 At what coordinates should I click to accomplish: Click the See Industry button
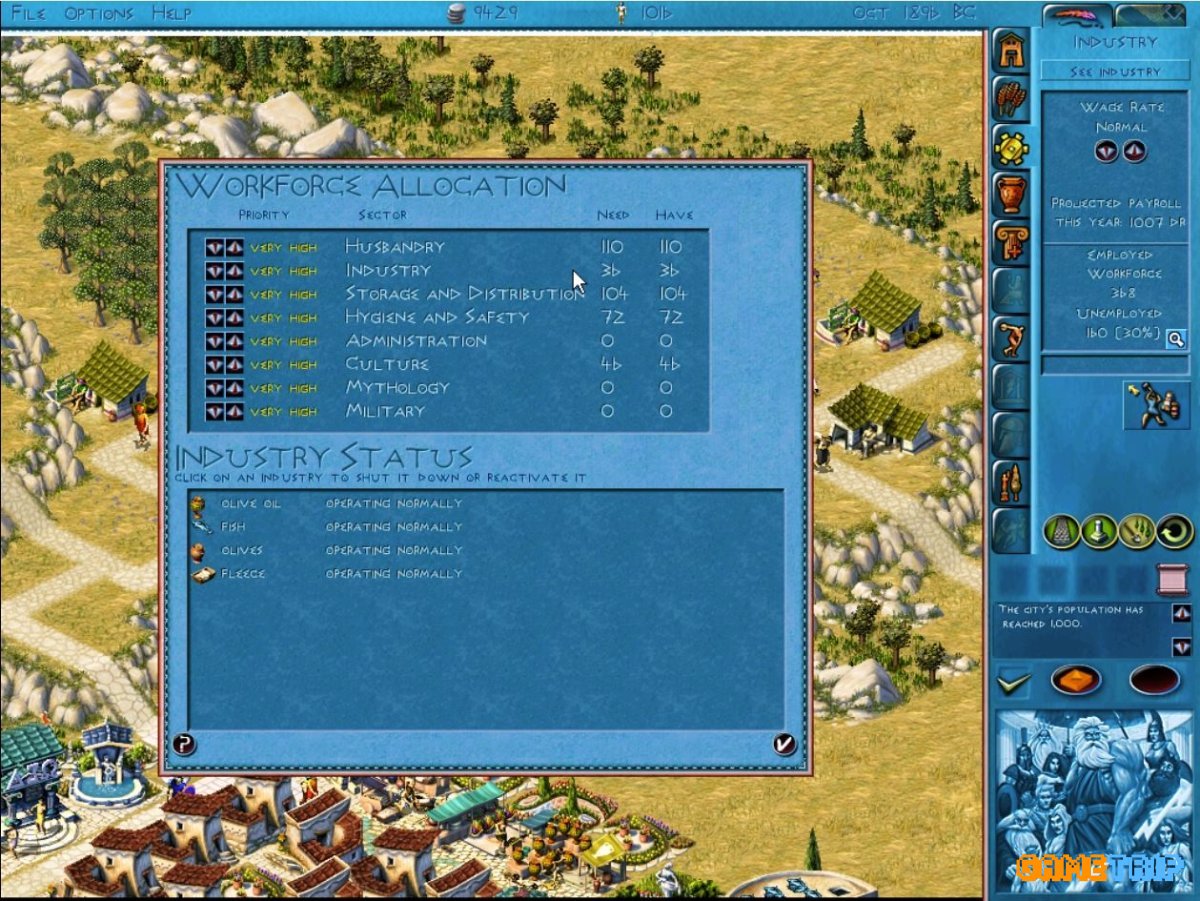[x=1115, y=72]
